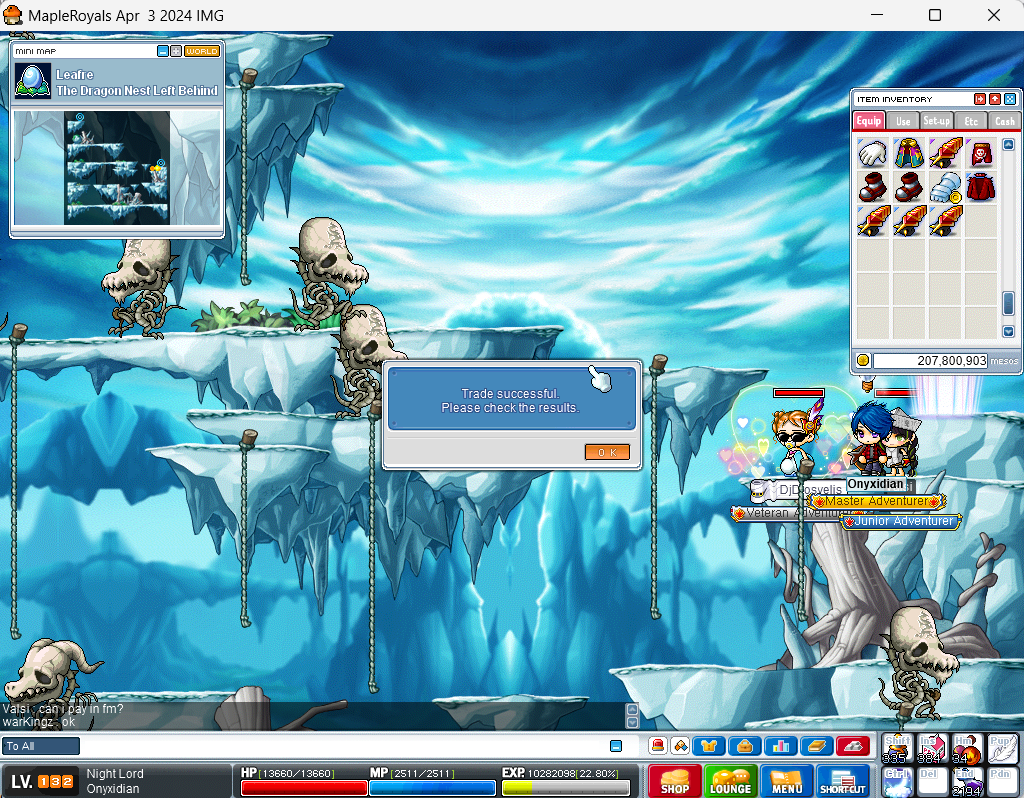Image resolution: width=1024 pixels, height=798 pixels.
Task: Close the MapleRoyals game window
Action: [994, 15]
